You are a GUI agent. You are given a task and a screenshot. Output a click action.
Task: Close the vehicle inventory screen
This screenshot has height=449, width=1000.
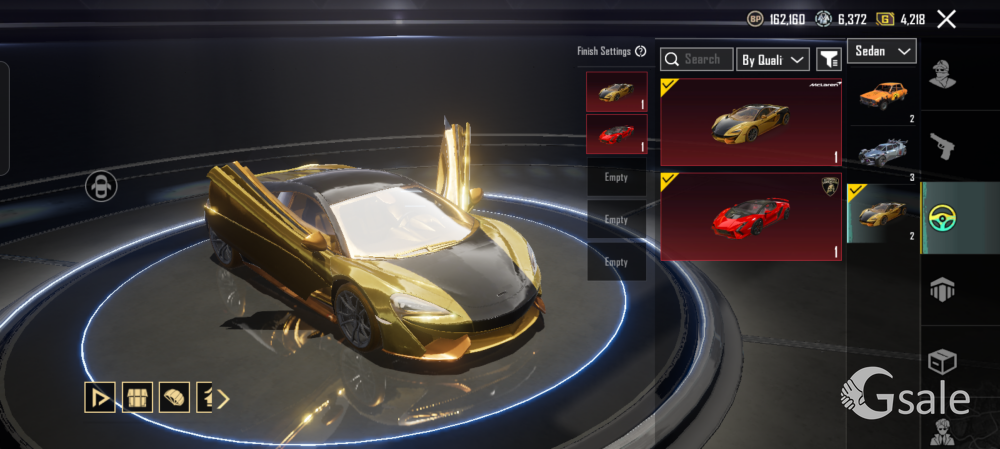click(946, 19)
